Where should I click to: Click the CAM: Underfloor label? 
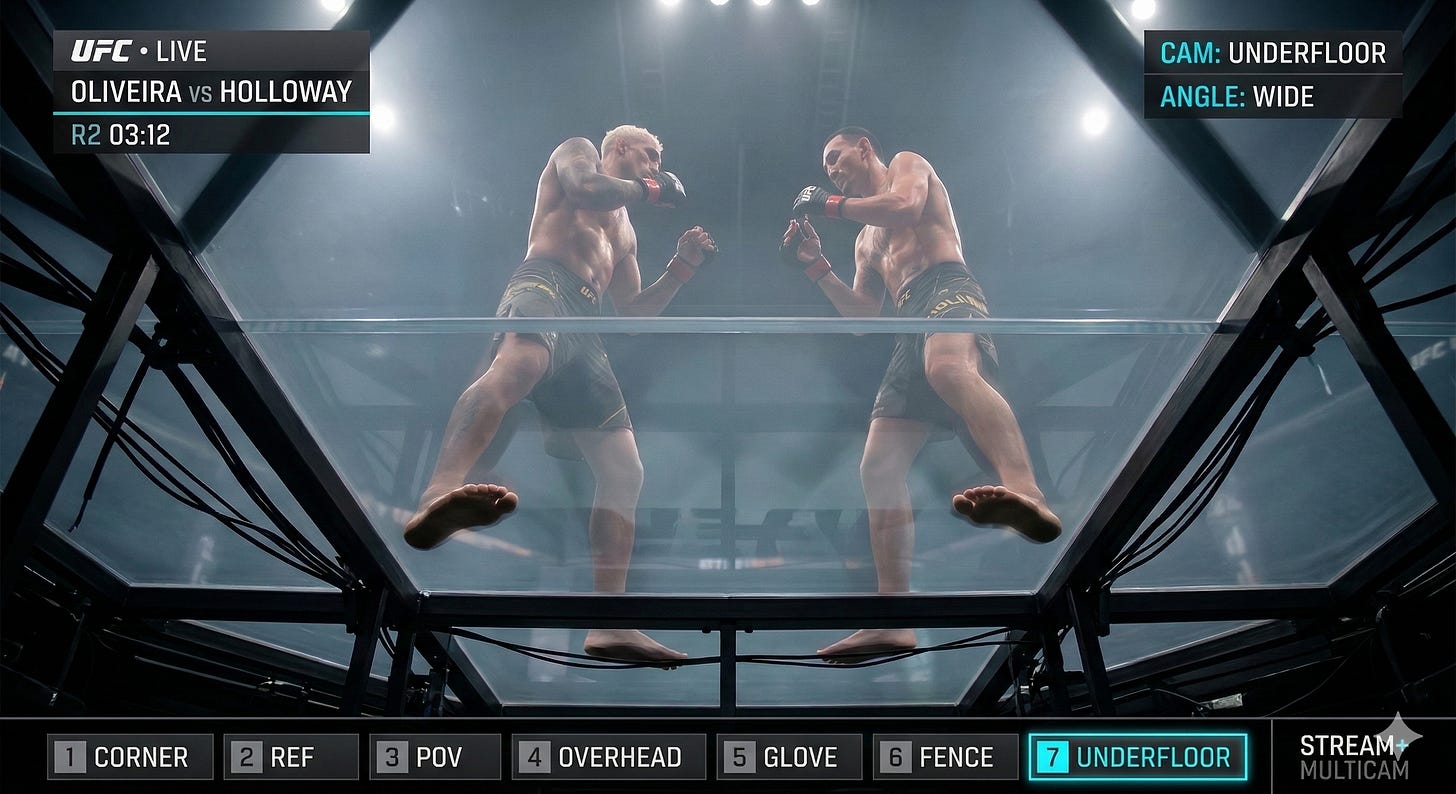1272,53
